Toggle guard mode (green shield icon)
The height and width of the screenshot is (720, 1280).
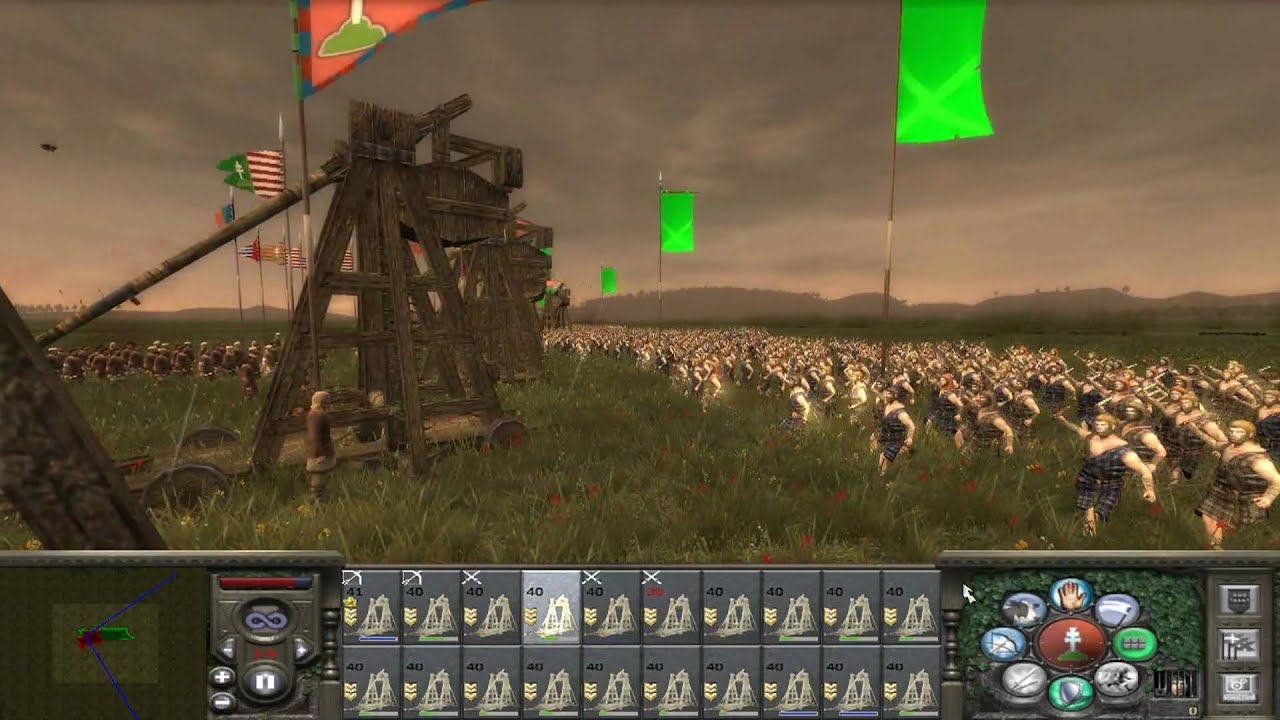click(x=1071, y=693)
